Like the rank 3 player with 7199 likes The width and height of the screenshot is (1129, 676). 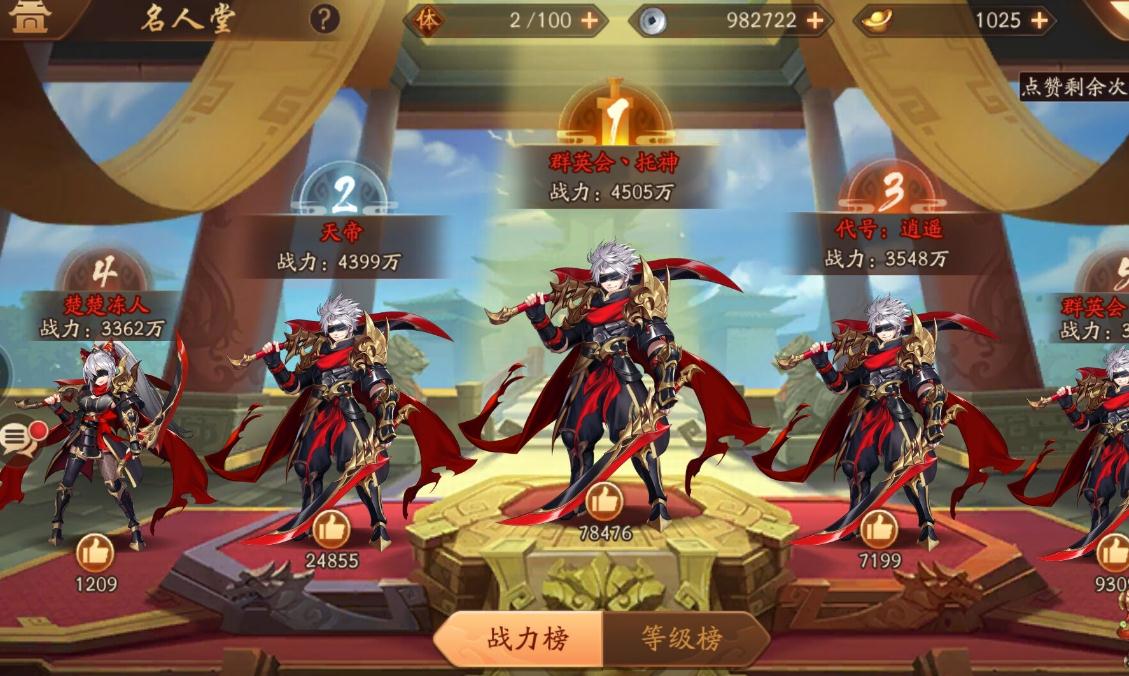pyautogui.click(x=879, y=529)
